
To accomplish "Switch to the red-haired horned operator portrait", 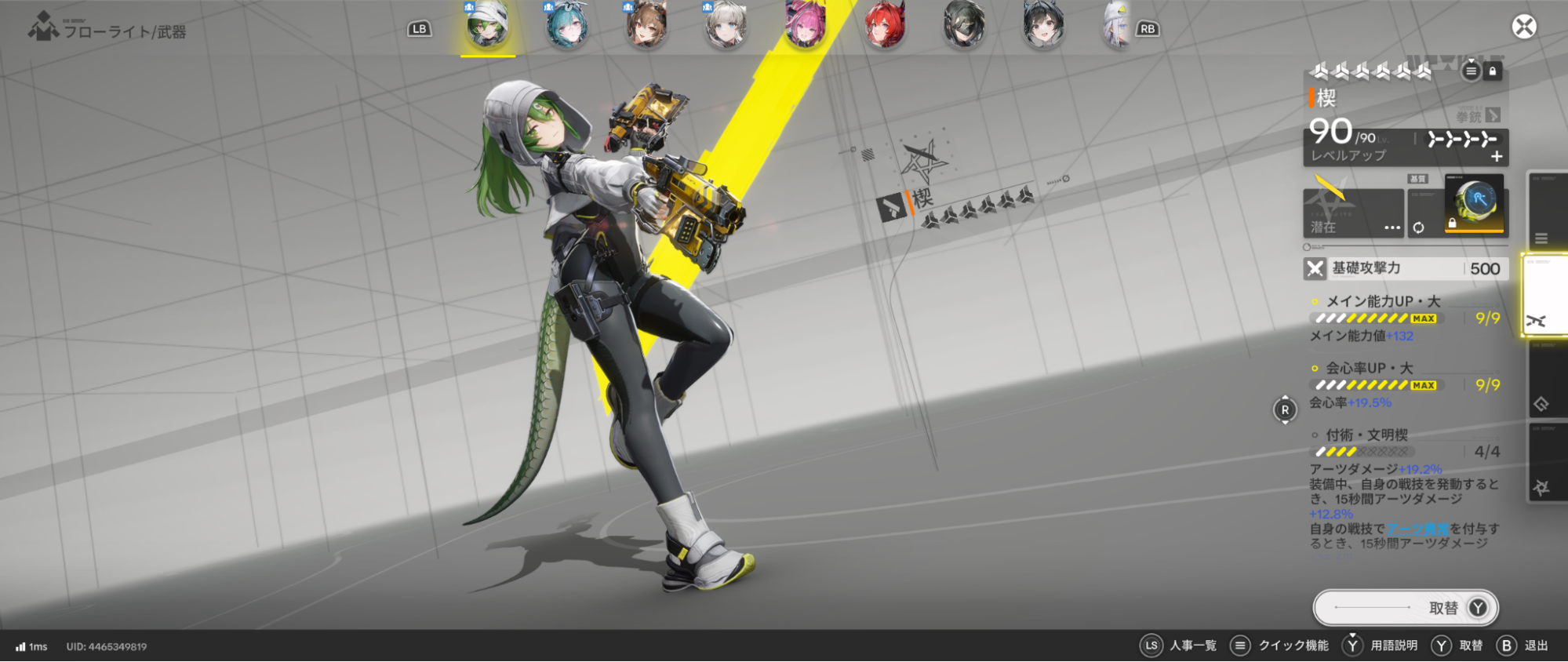I will (885, 27).
